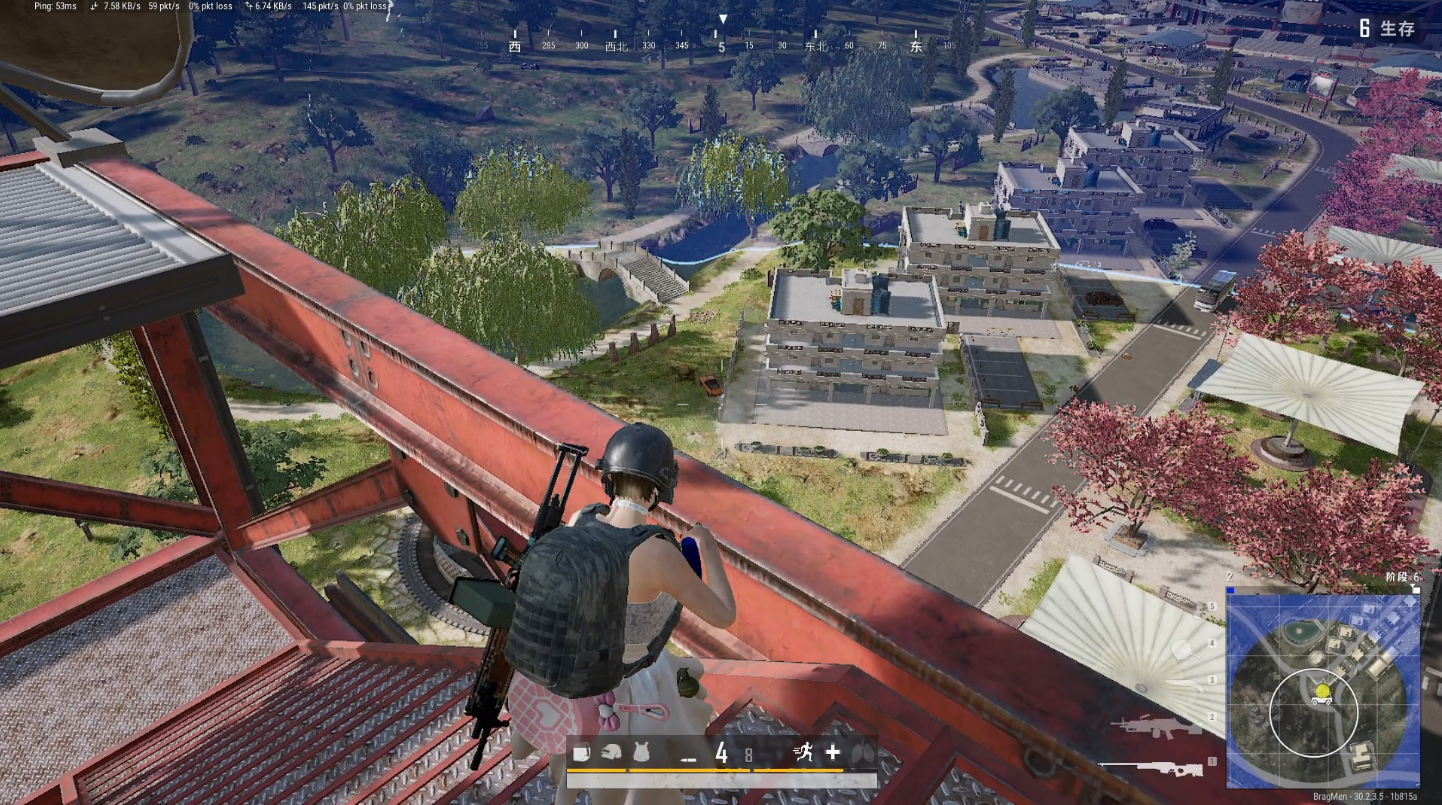
Task: Click the bullet fire mode indicator
Action: tap(688, 758)
